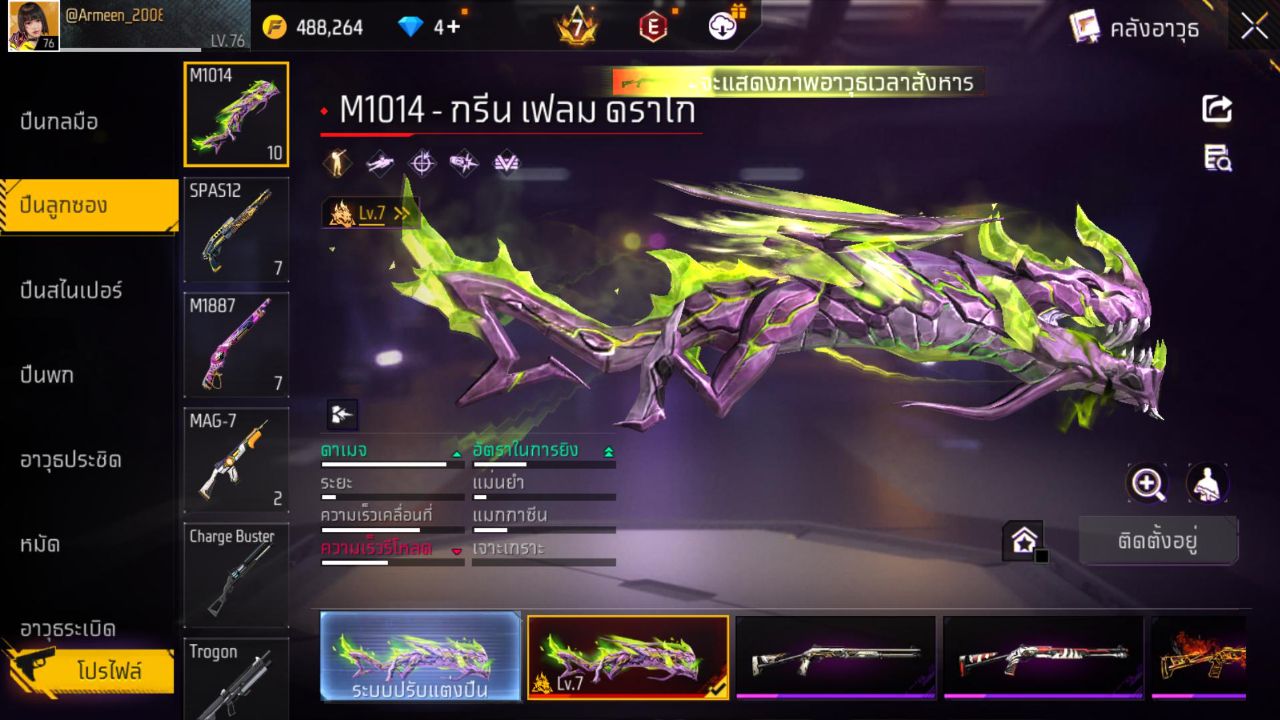Switch to ปืนพก weapon category
The height and width of the screenshot is (720, 1280).
click(x=47, y=376)
